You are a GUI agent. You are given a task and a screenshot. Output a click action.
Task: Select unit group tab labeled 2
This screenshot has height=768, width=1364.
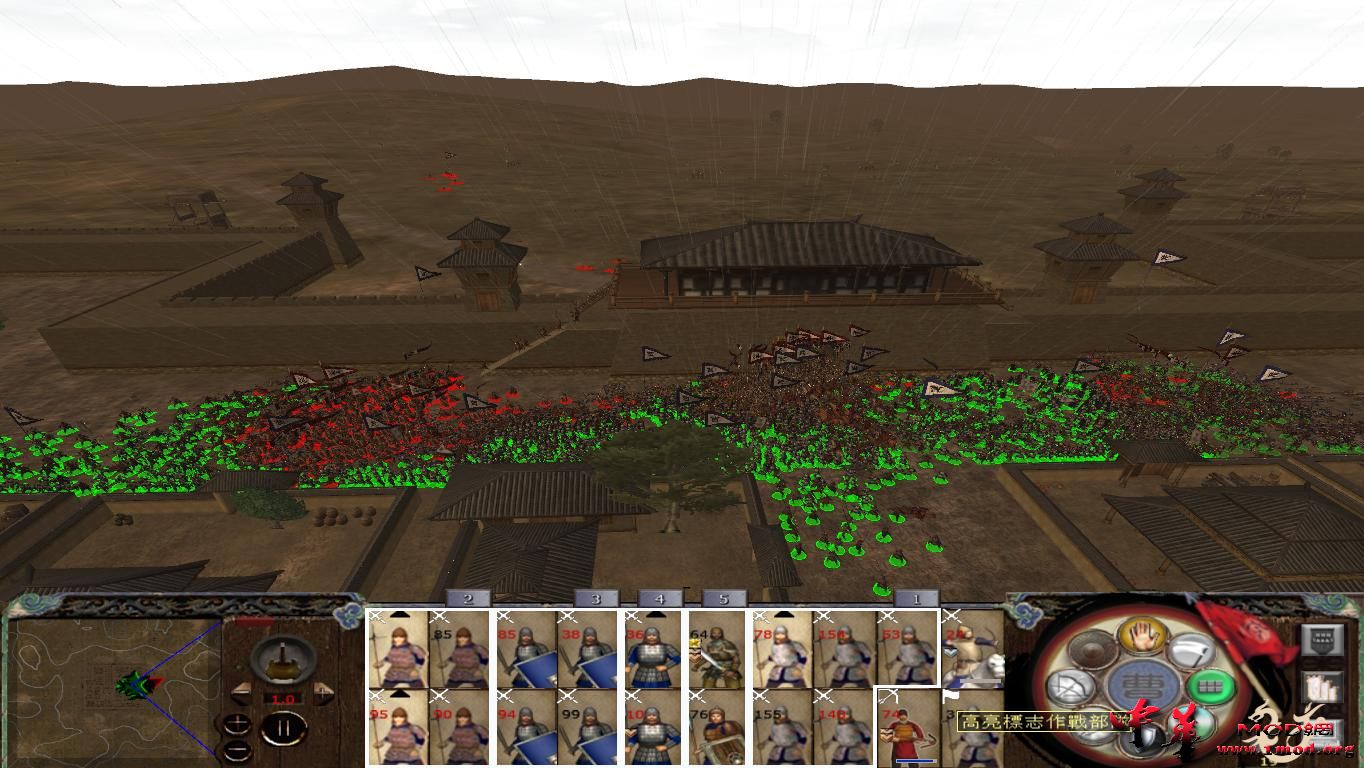tap(468, 598)
